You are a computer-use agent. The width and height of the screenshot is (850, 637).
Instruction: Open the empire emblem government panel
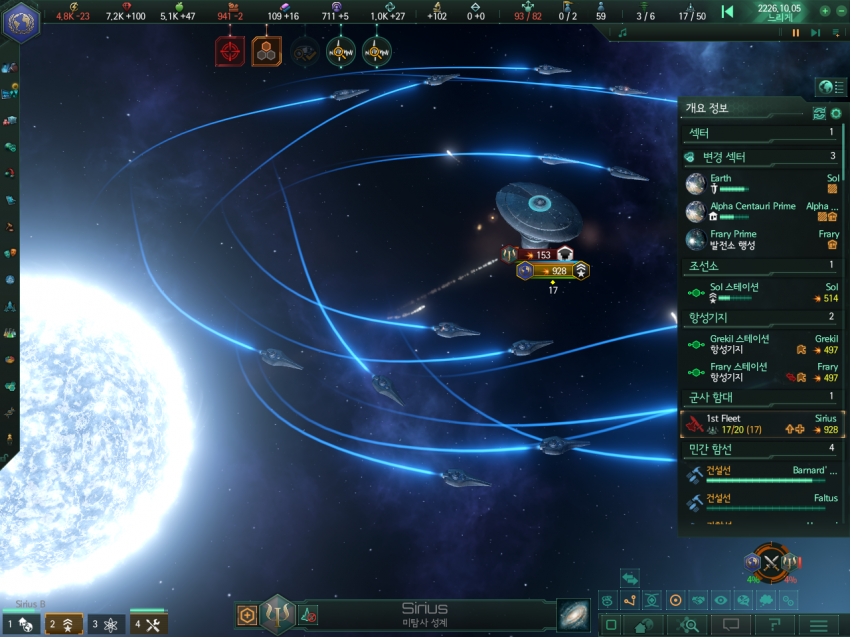coord(20,22)
